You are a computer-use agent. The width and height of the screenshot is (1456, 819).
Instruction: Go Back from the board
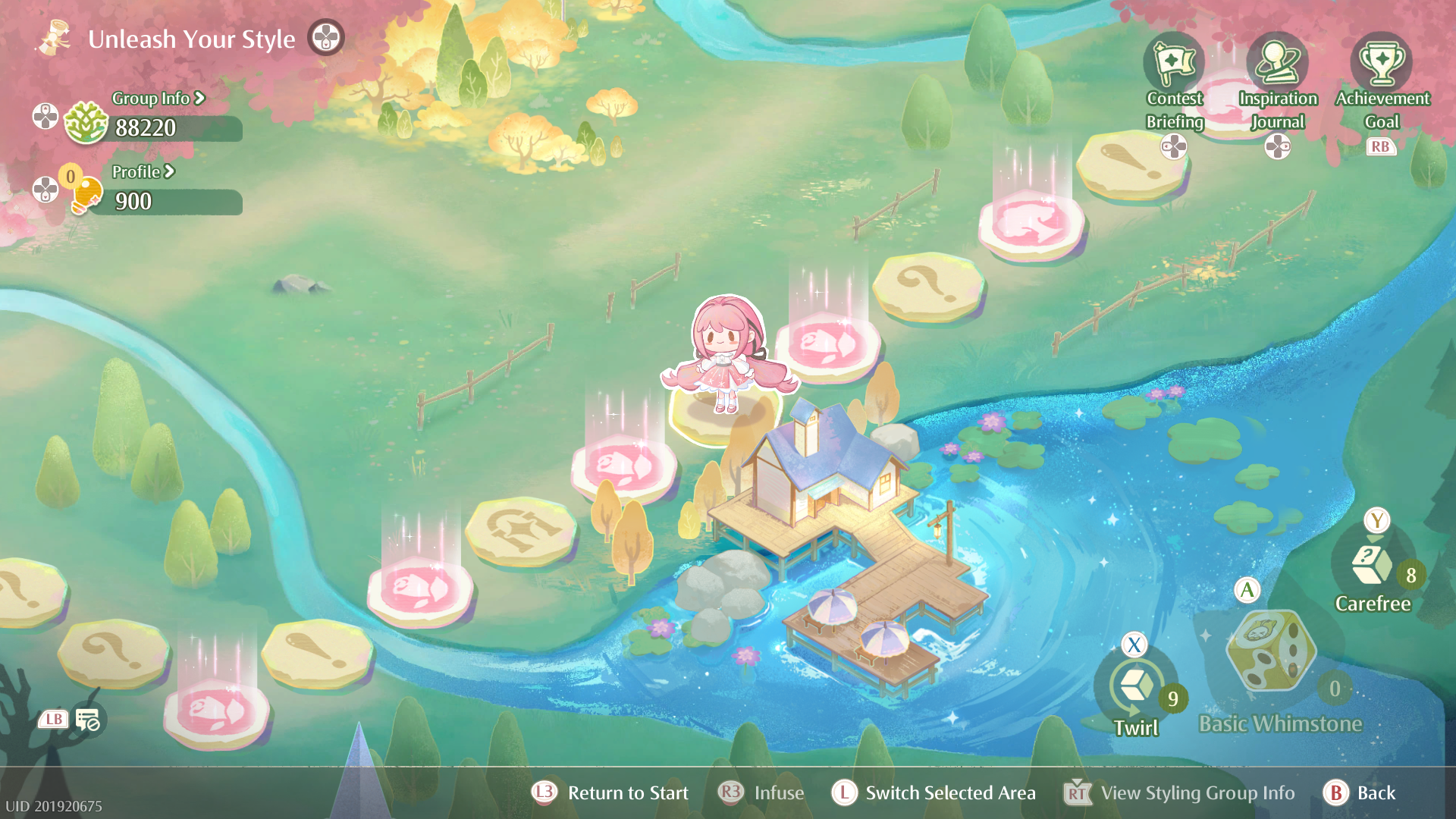click(1375, 793)
